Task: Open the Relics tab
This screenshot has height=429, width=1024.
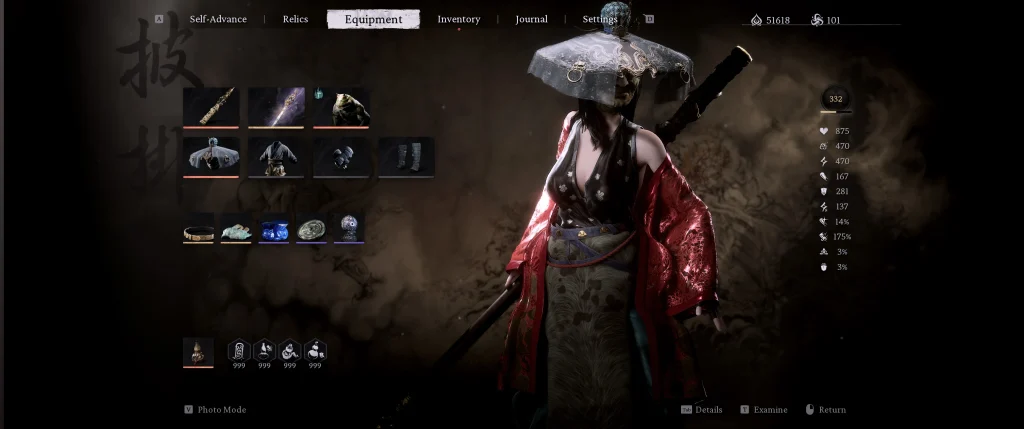Action: pos(295,19)
